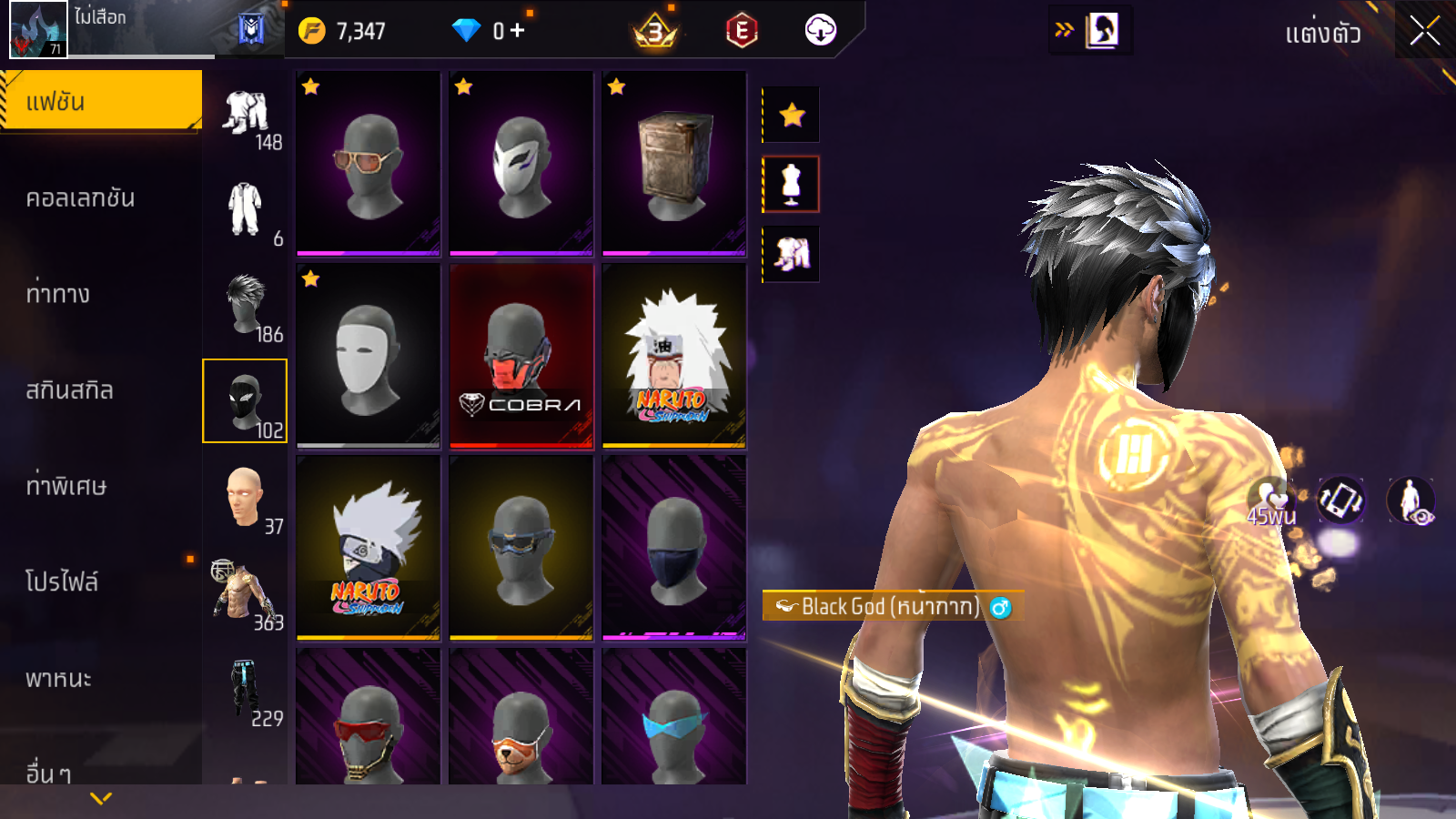Close the dress-up screen with the X
Viewport: 1456px width, 819px height.
[1424, 32]
